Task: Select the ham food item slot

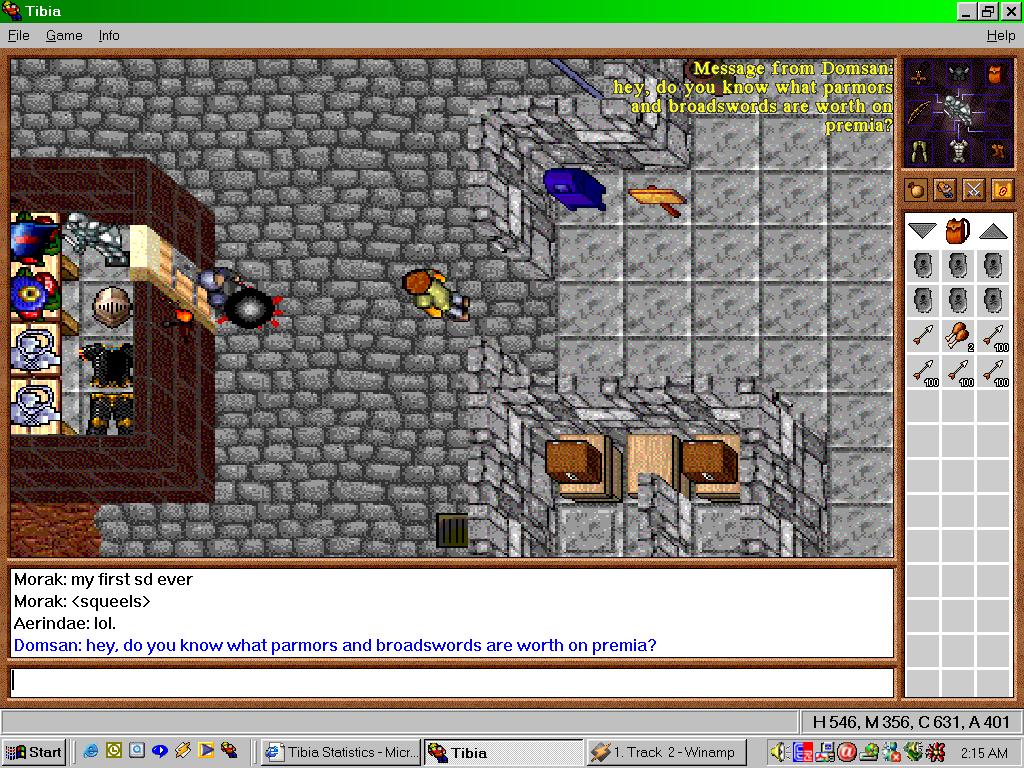Action: (958, 336)
